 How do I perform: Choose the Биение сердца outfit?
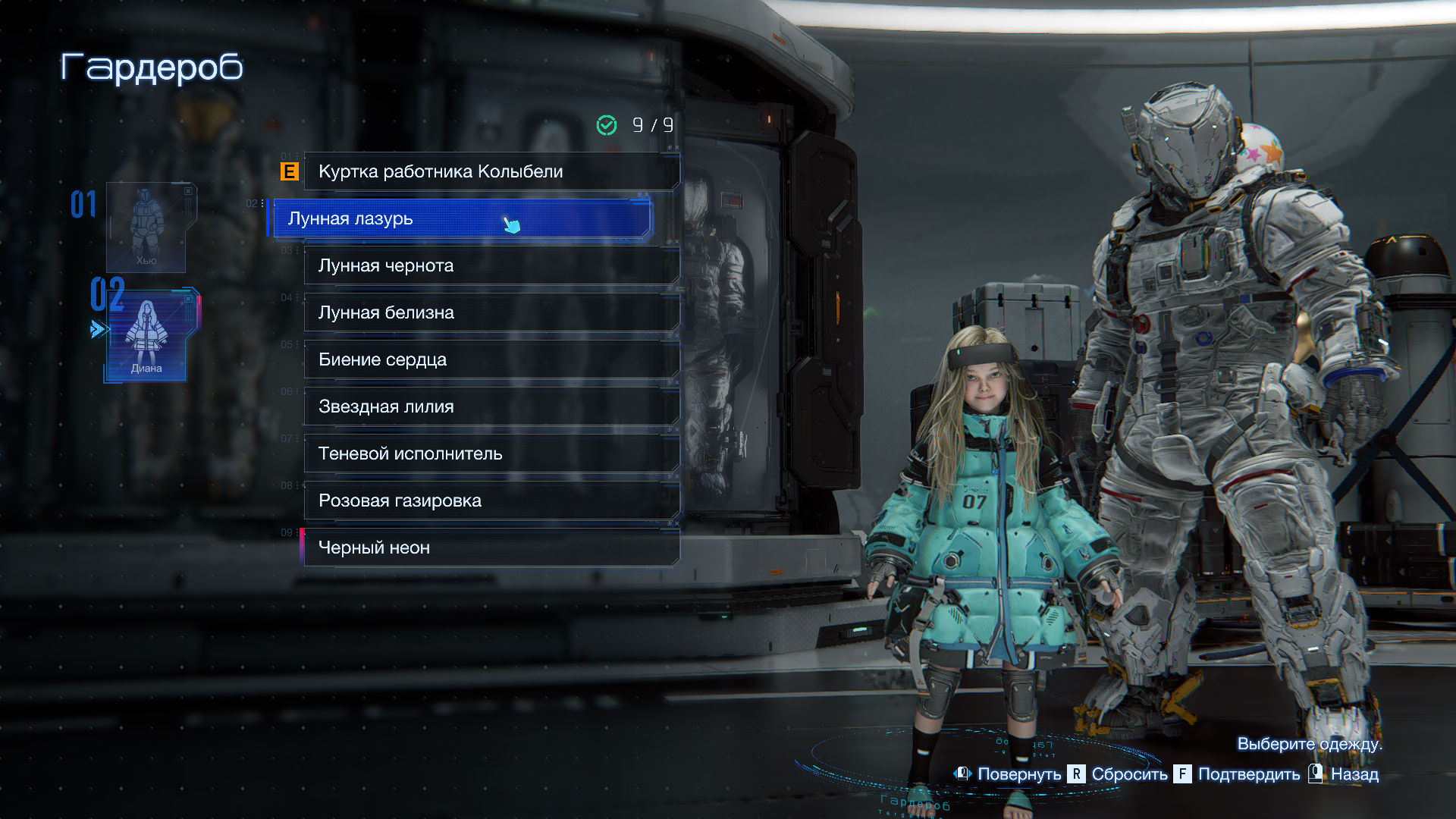click(491, 359)
